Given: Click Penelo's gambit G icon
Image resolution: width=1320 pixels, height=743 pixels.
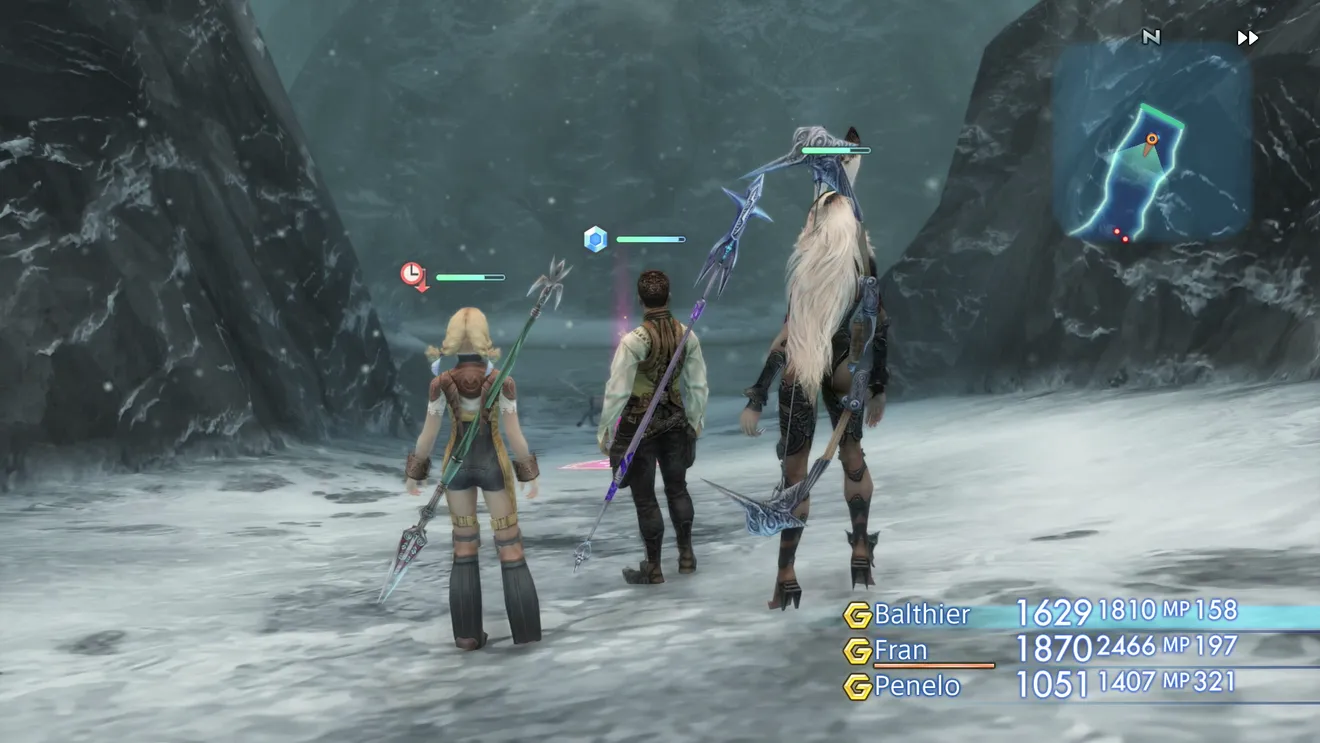Looking at the screenshot, I should (x=857, y=687).
